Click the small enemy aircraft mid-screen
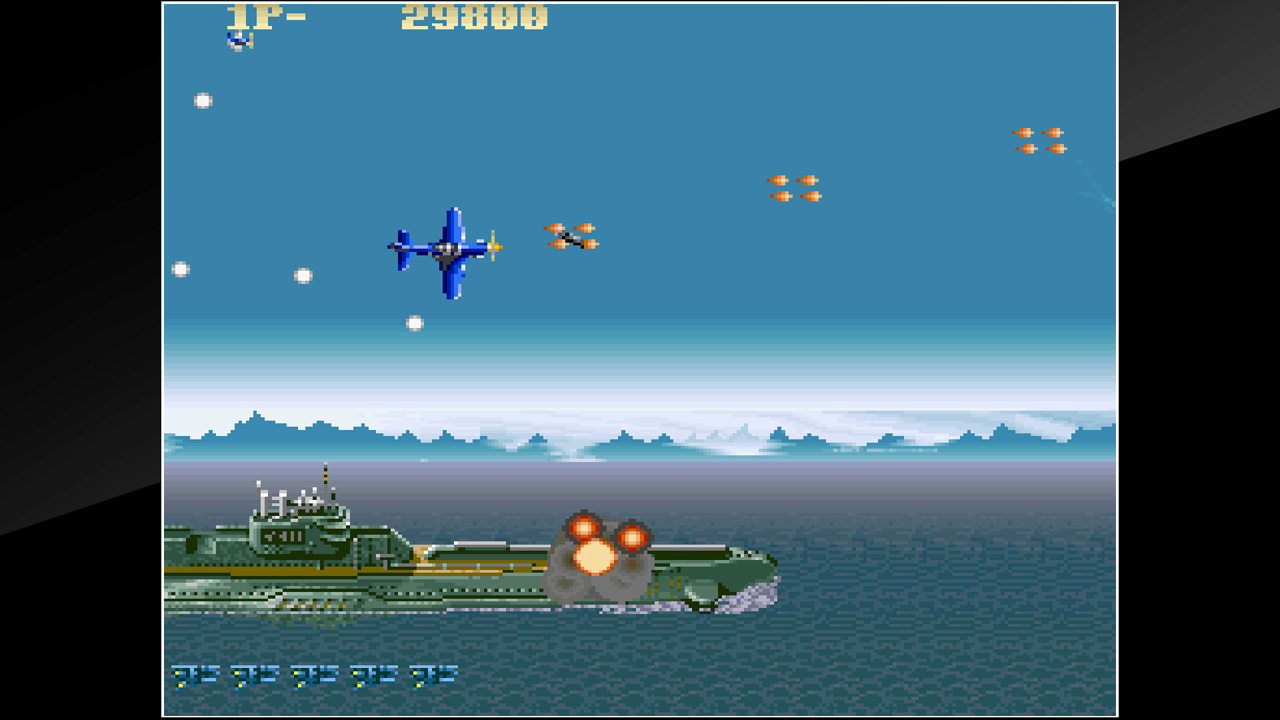The width and height of the screenshot is (1280, 720). point(570,238)
